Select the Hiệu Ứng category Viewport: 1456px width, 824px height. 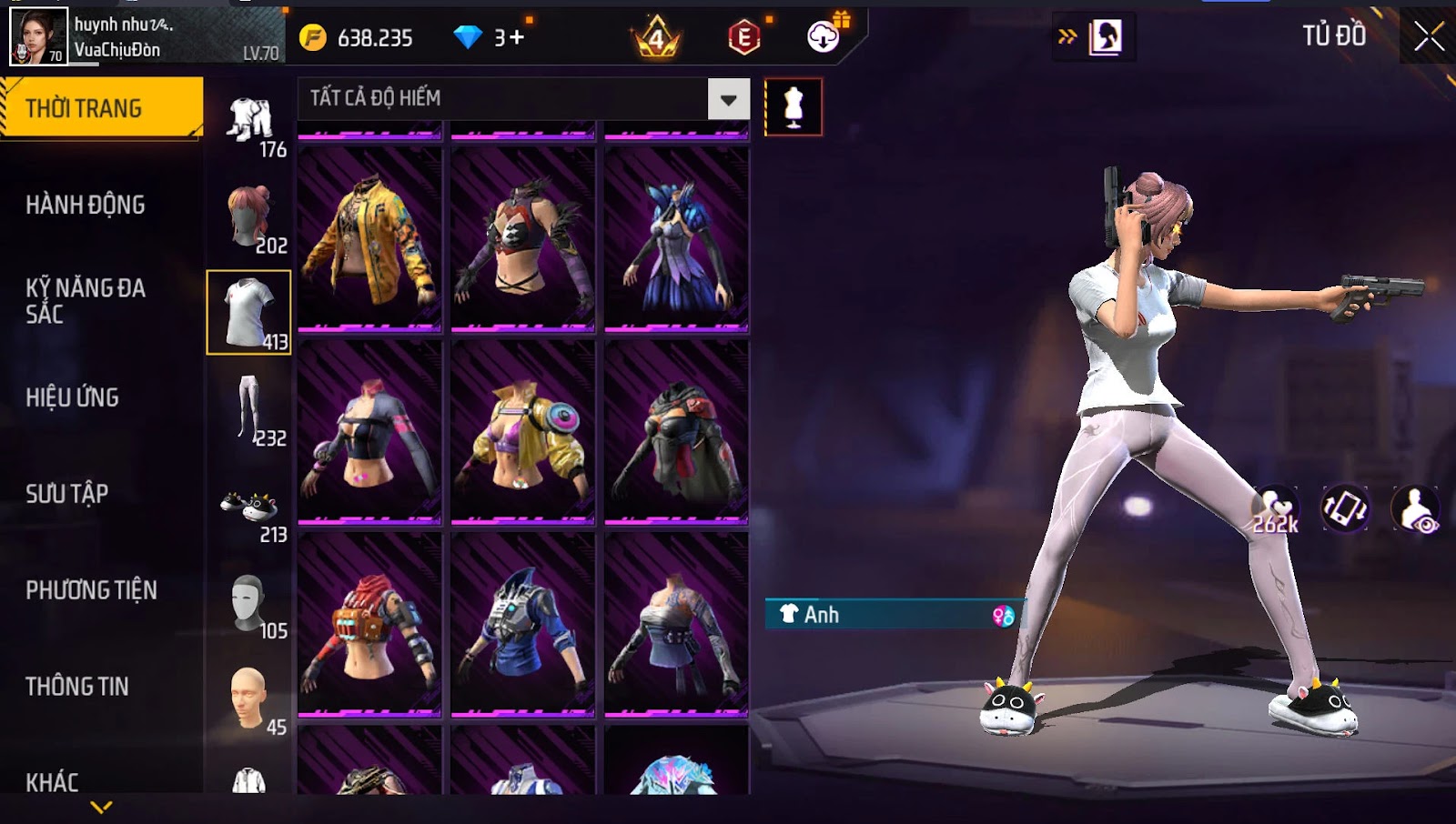pyautogui.click(x=73, y=397)
